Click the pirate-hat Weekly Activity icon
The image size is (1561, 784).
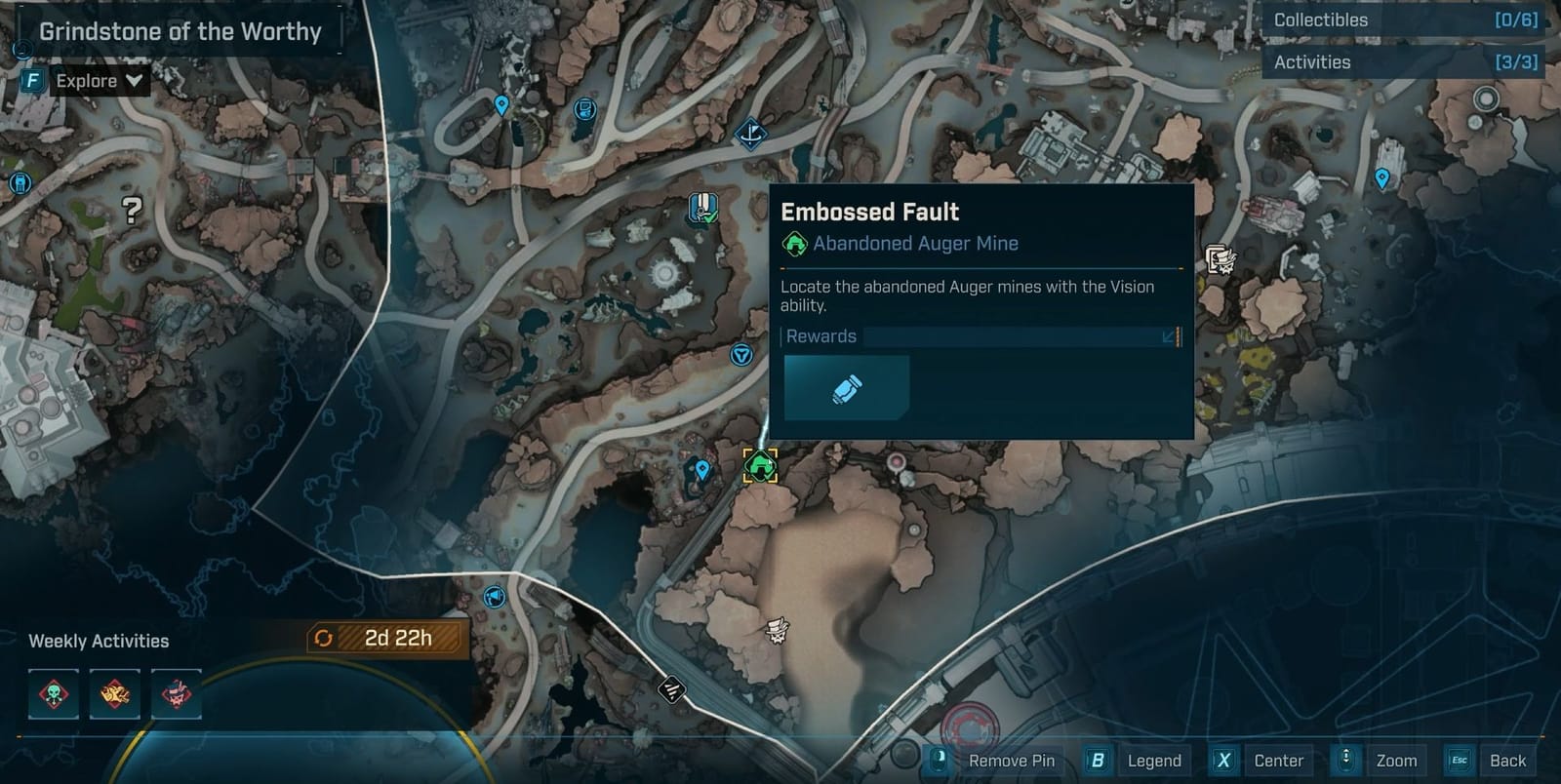(175, 694)
